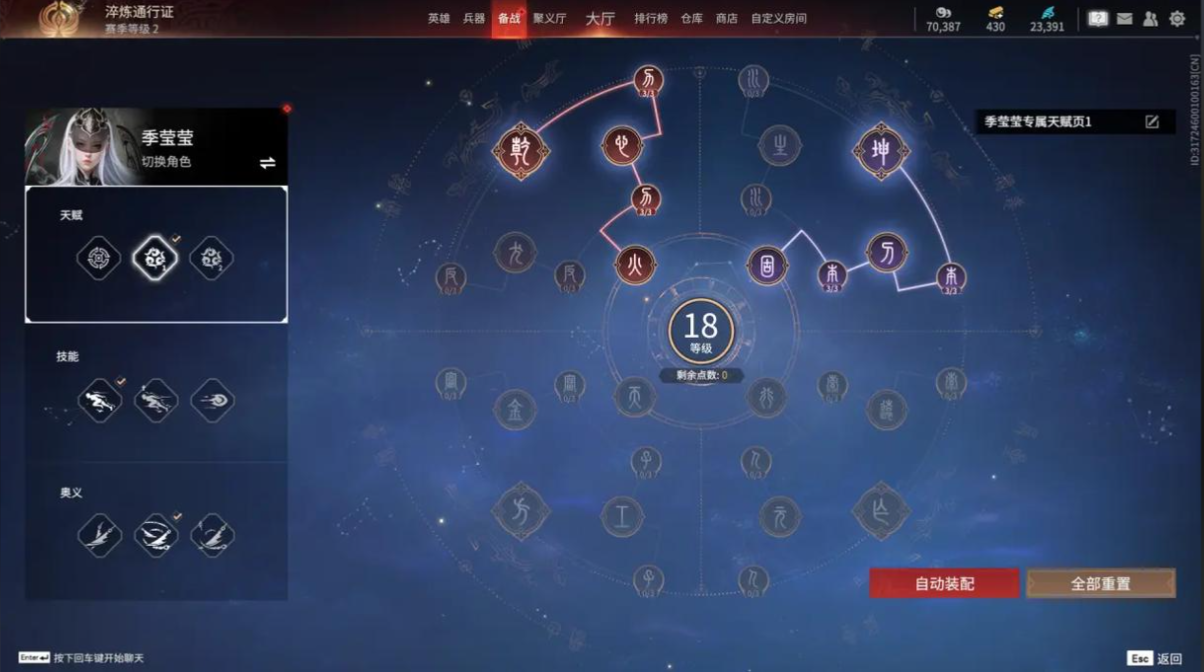Click the 自动装配 auto-equip button
The image size is (1204, 672).
tap(944, 583)
